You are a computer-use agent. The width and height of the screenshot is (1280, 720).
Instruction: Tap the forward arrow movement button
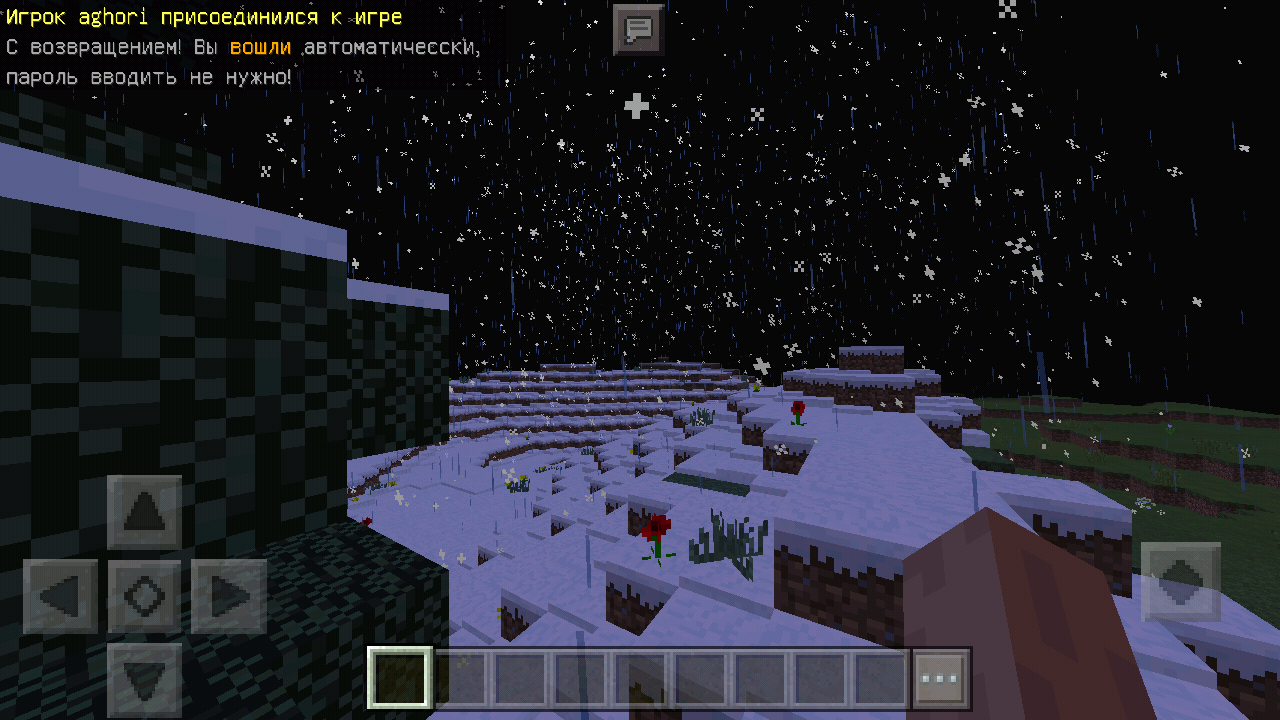click(x=145, y=513)
